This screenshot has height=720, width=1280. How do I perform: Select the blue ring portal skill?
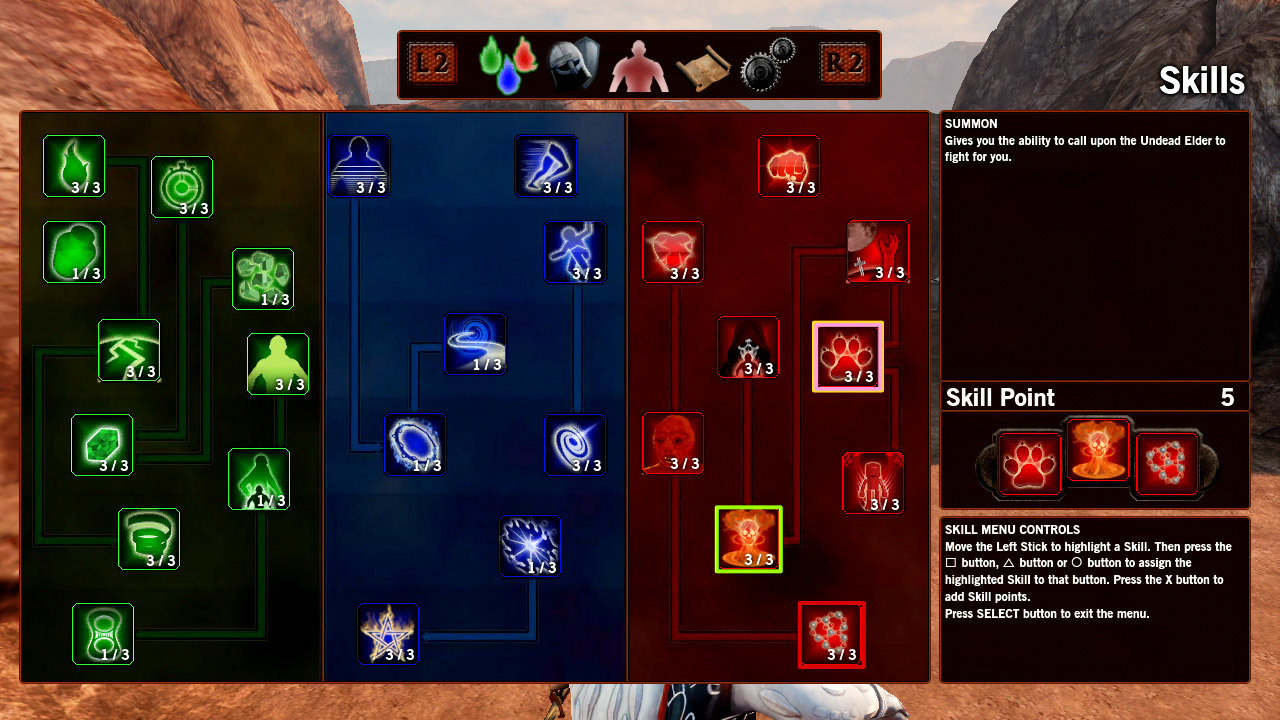[x=415, y=445]
